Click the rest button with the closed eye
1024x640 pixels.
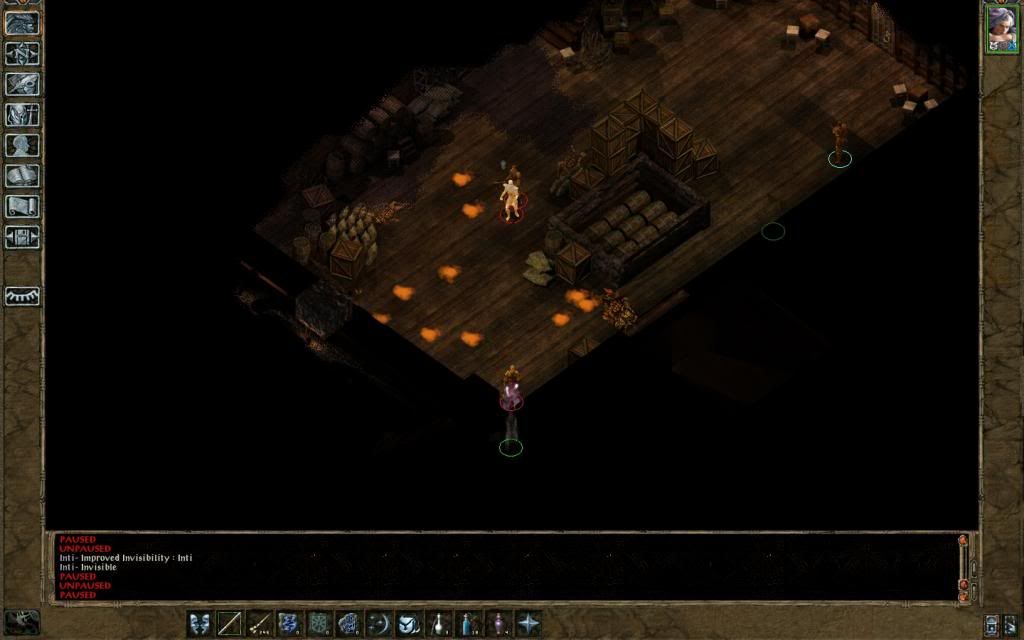[x=22, y=296]
